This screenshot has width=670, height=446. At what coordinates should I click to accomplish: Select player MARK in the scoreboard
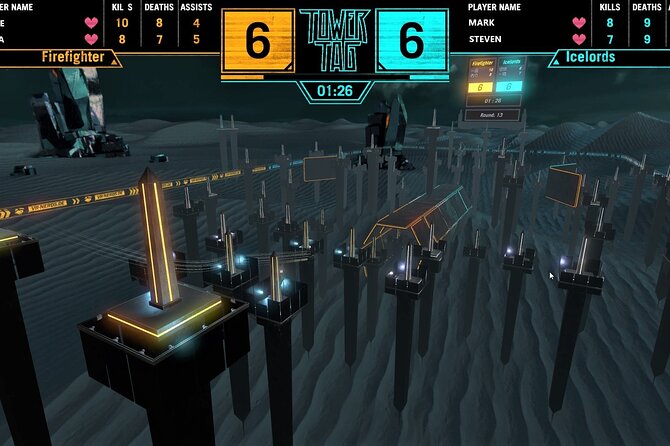(483, 22)
